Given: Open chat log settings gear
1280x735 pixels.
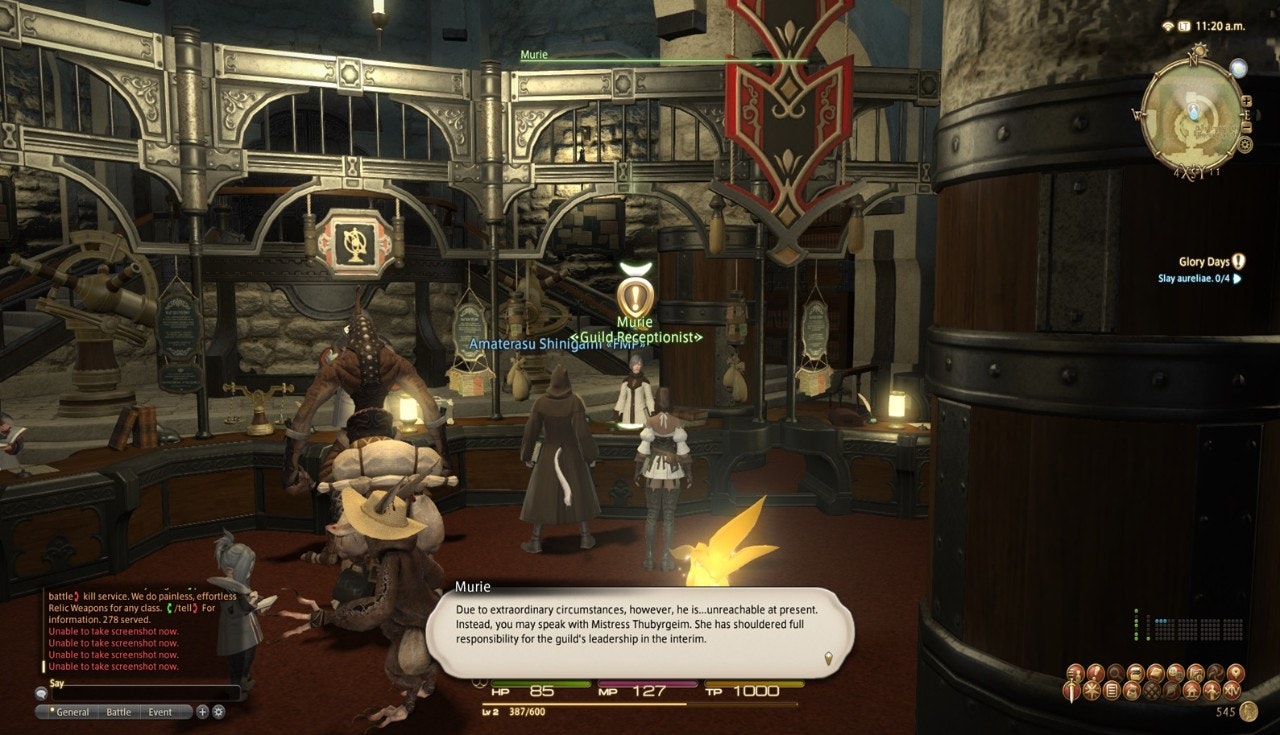Looking at the screenshot, I should (x=219, y=712).
